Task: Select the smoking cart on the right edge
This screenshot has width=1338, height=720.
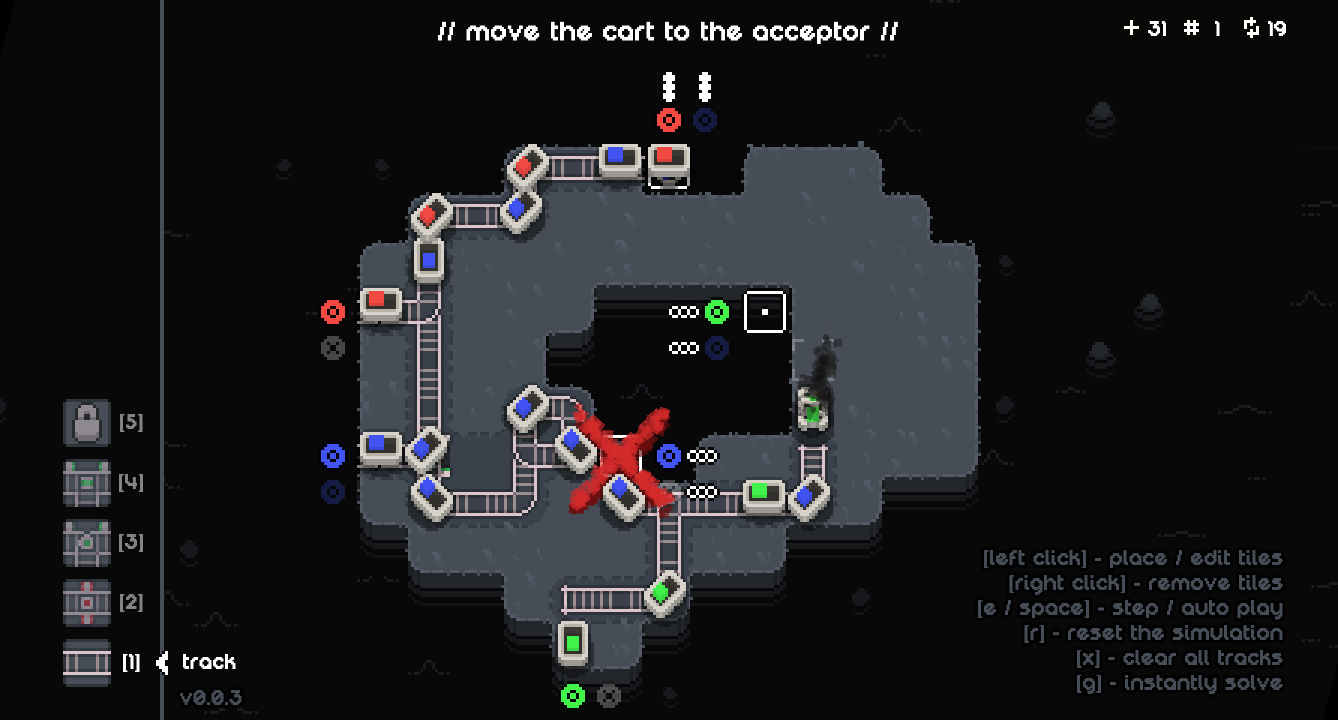Action: (x=812, y=410)
